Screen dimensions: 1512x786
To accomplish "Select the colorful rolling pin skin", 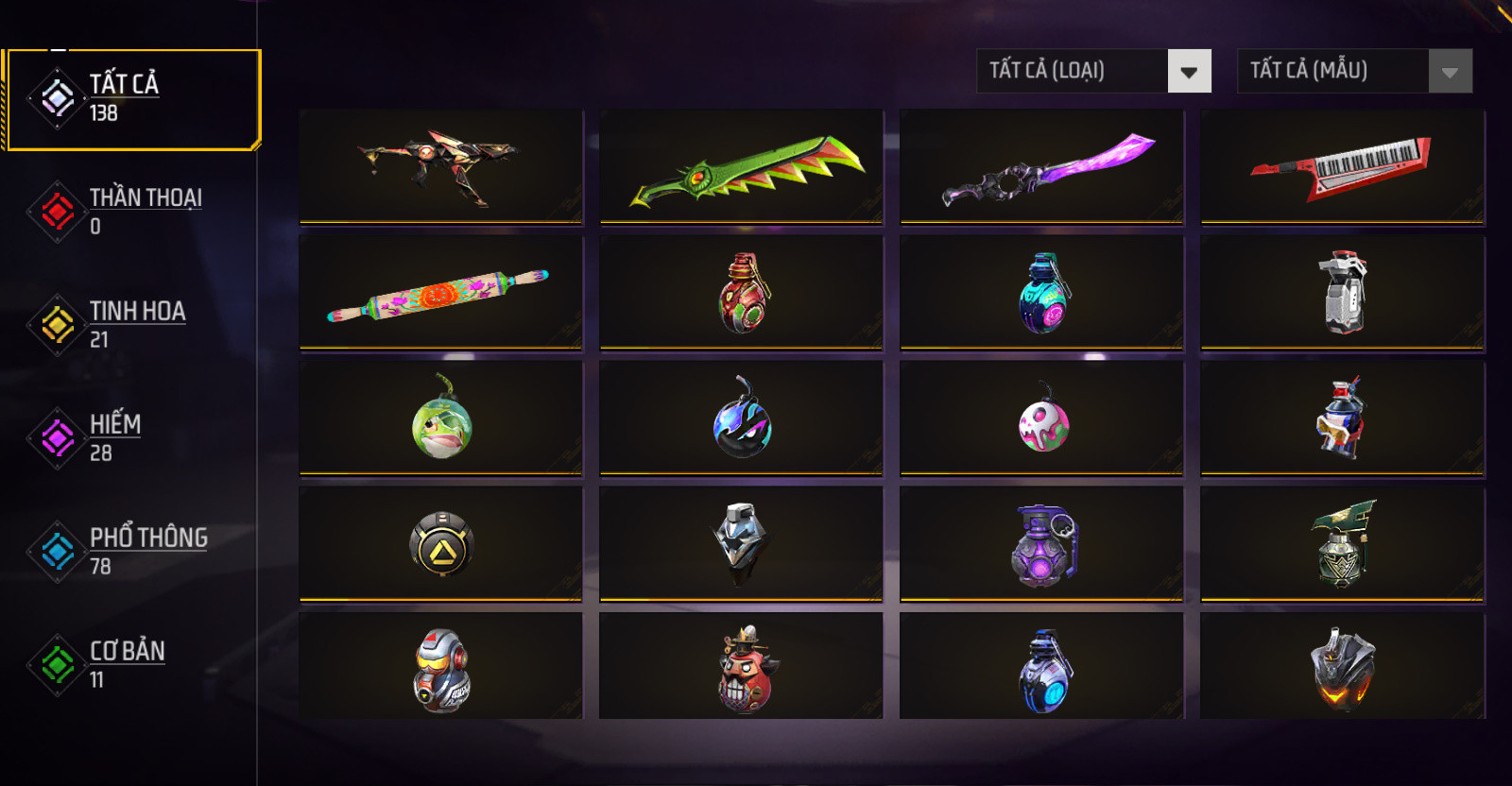I will coord(441,293).
